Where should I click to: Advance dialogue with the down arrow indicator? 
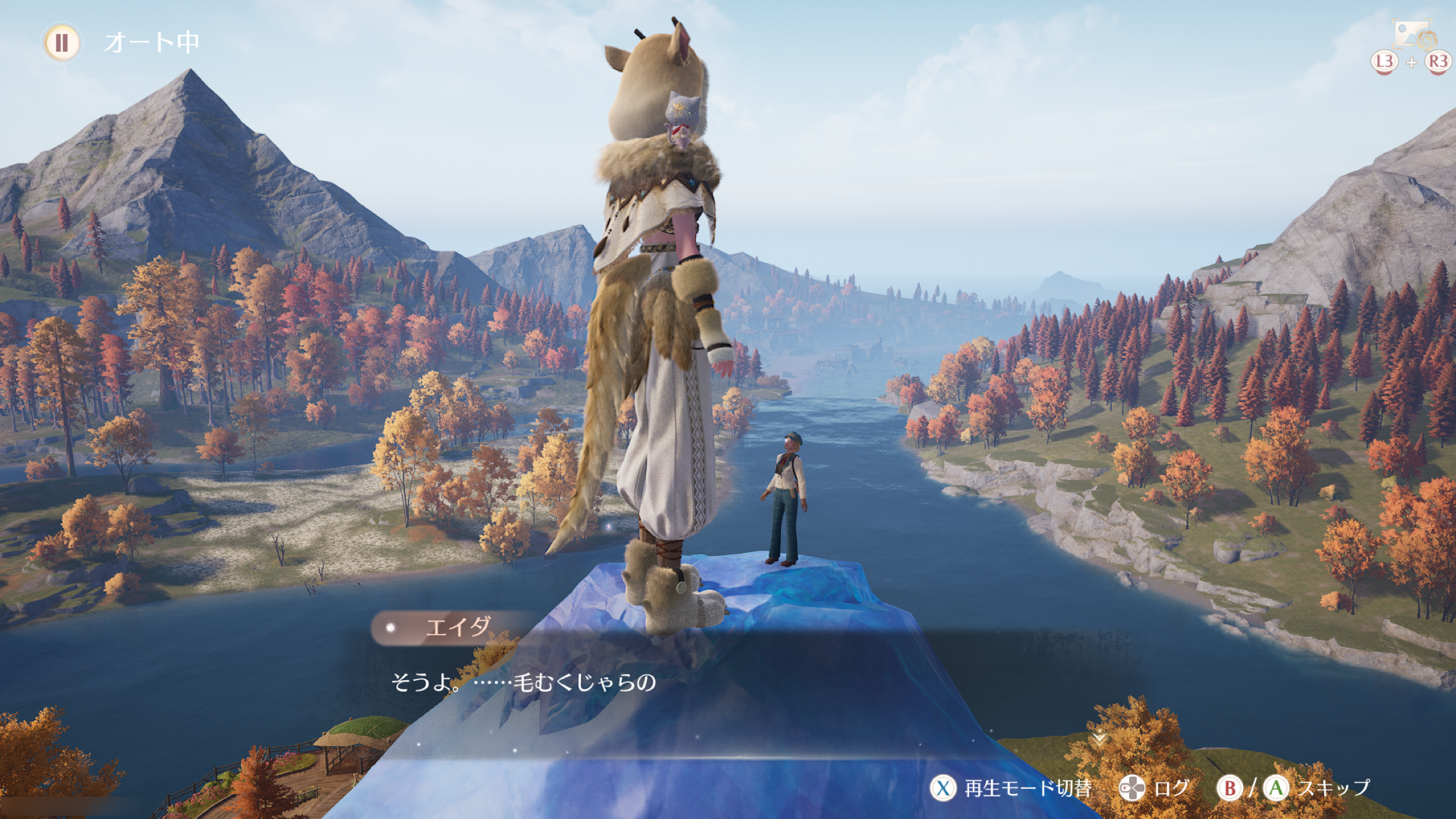click(x=1098, y=739)
